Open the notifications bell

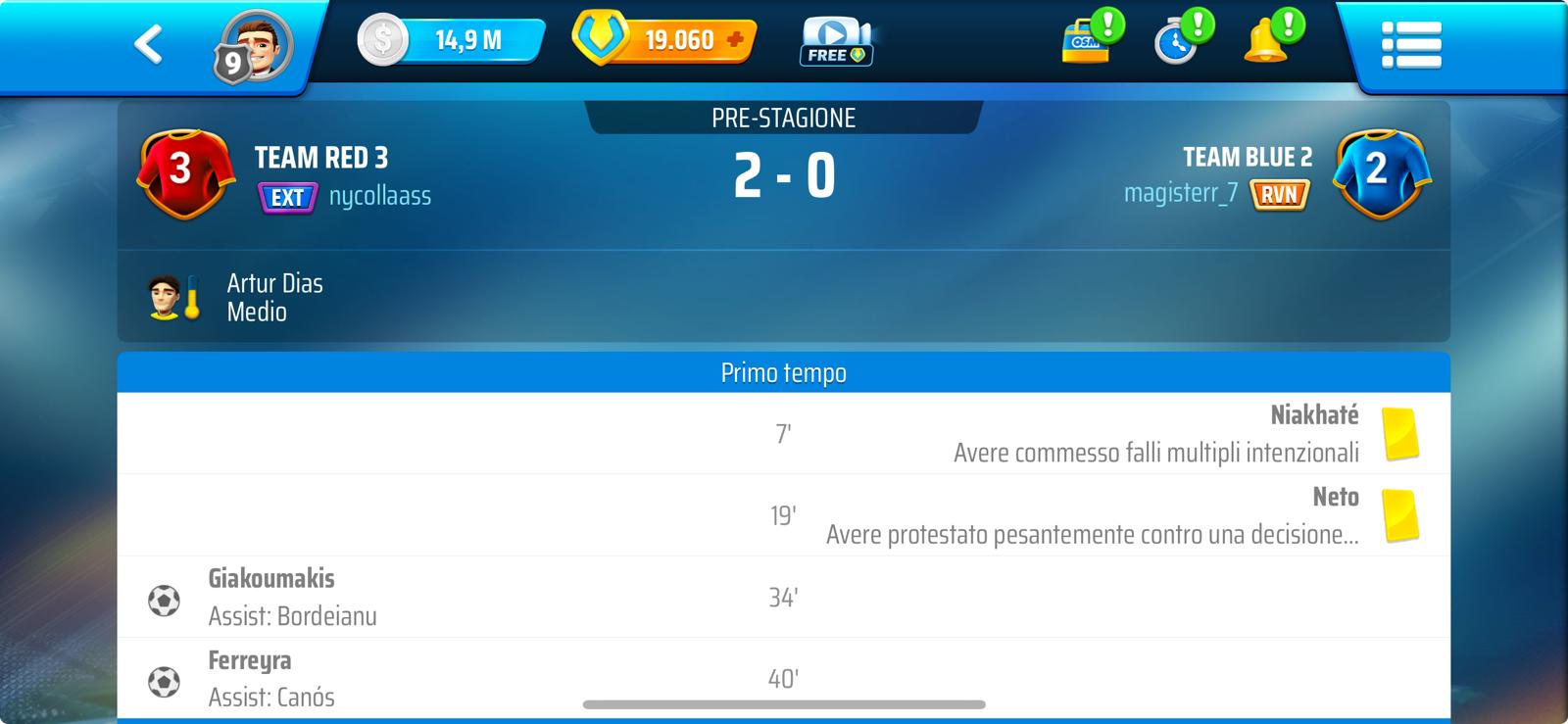pos(1269,41)
